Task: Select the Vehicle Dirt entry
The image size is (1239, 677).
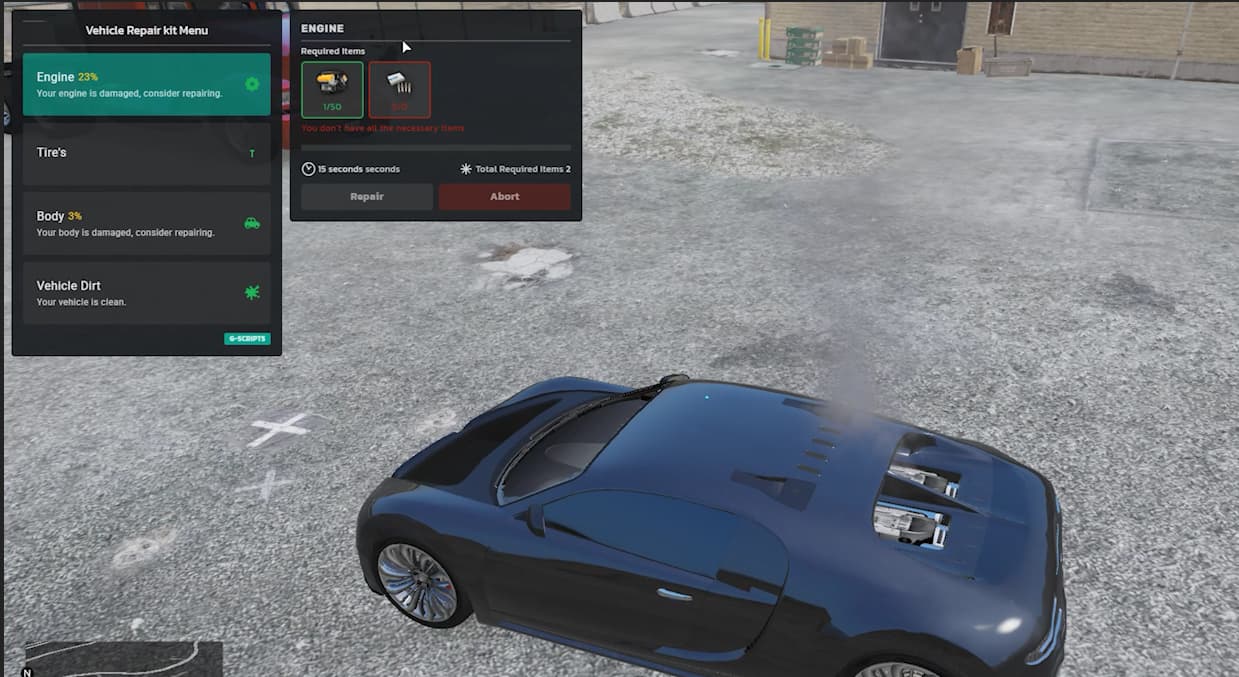Action: [x=146, y=292]
